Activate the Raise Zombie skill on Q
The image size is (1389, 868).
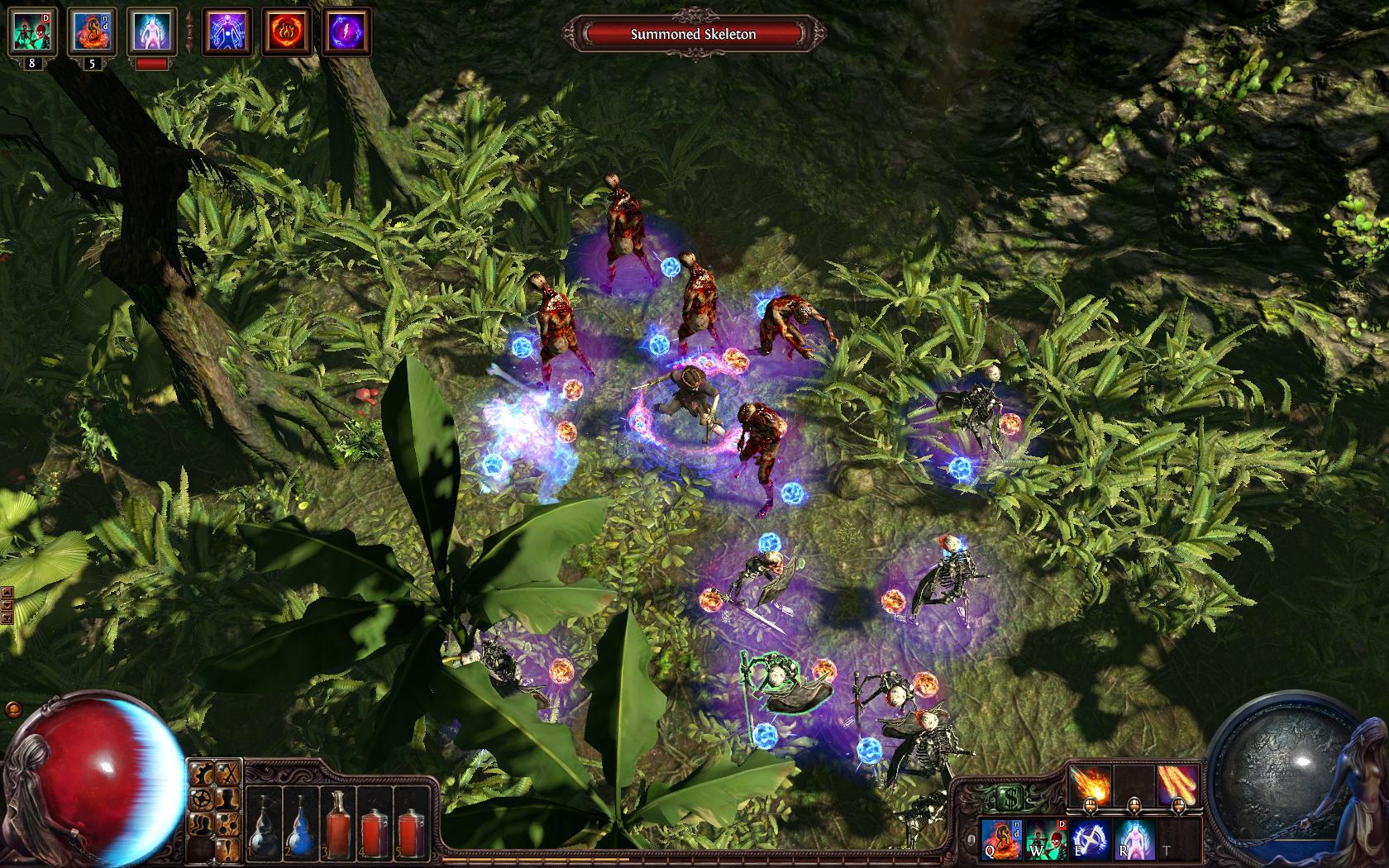pyautogui.click(x=1001, y=837)
